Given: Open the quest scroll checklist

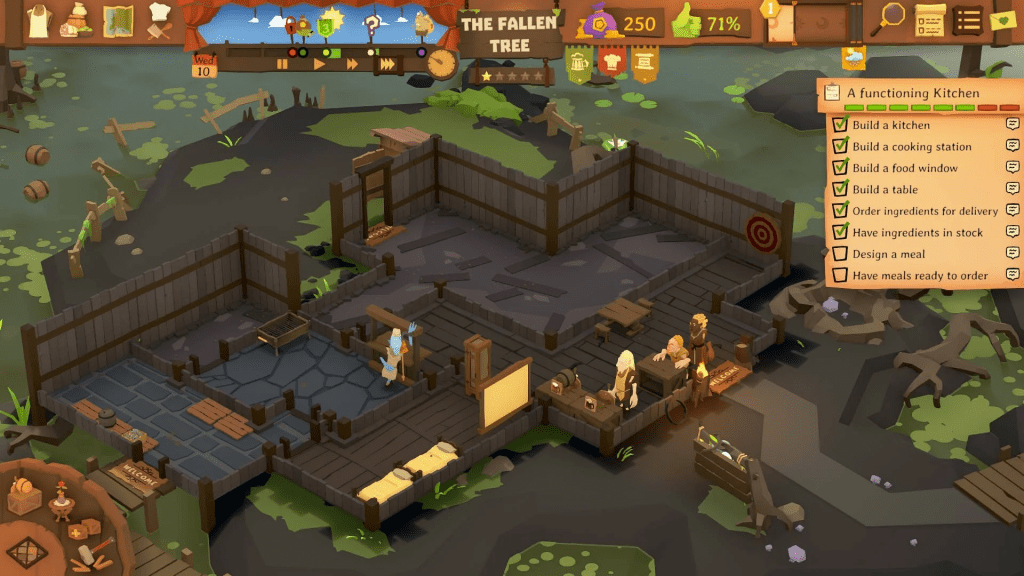Looking at the screenshot, I should tap(930, 18).
